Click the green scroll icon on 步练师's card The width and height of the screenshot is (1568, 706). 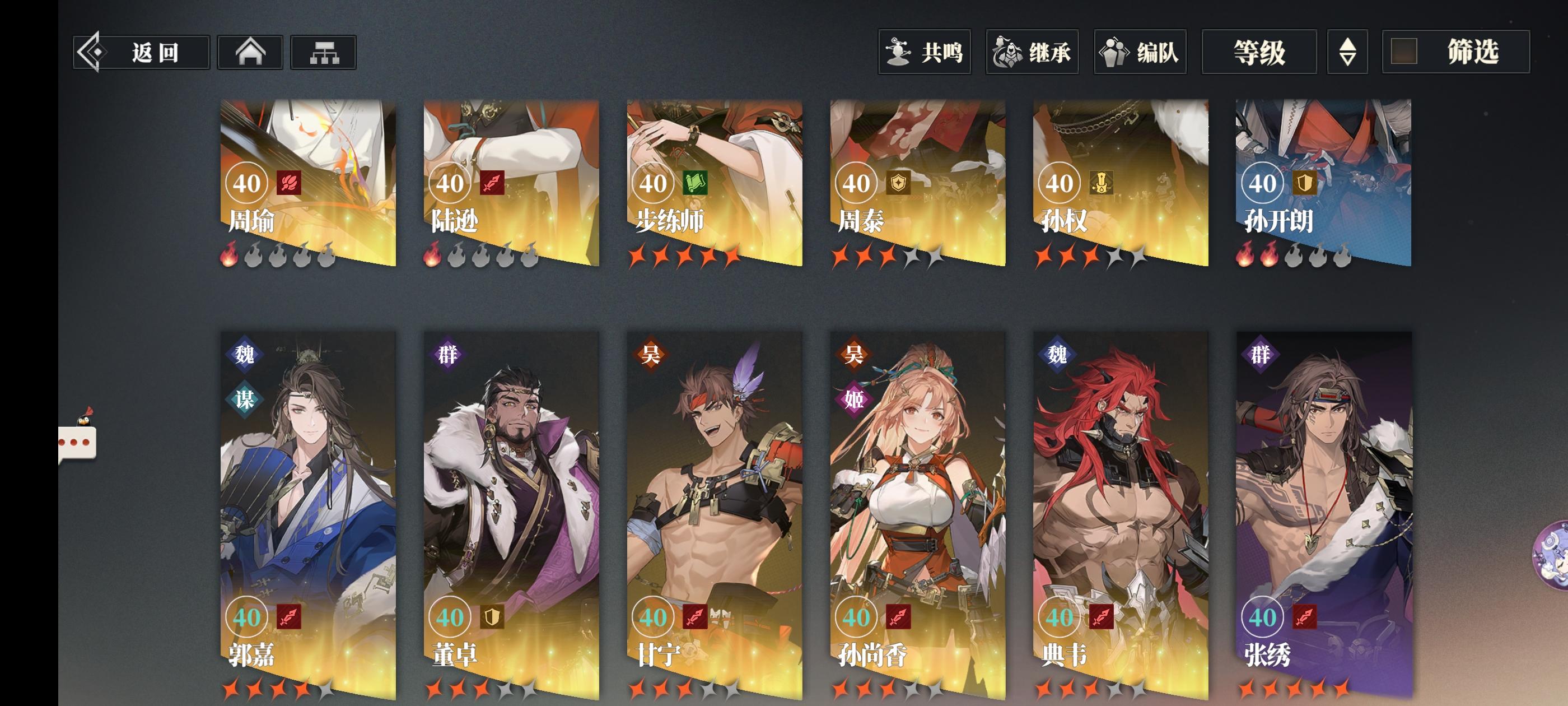(x=695, y=182)
